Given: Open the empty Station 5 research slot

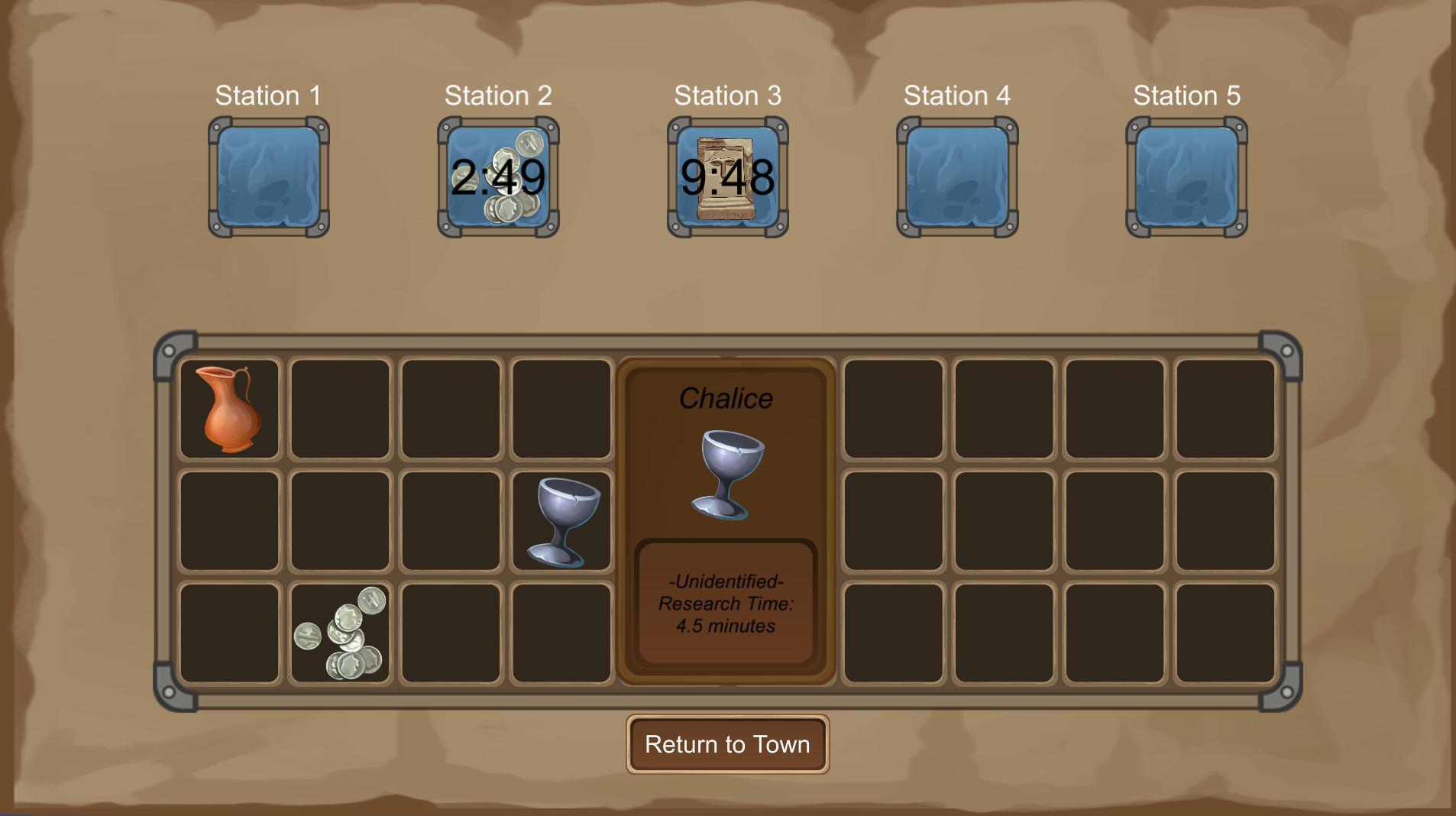Looking at the screenshot, I should tap(1185, 176).
